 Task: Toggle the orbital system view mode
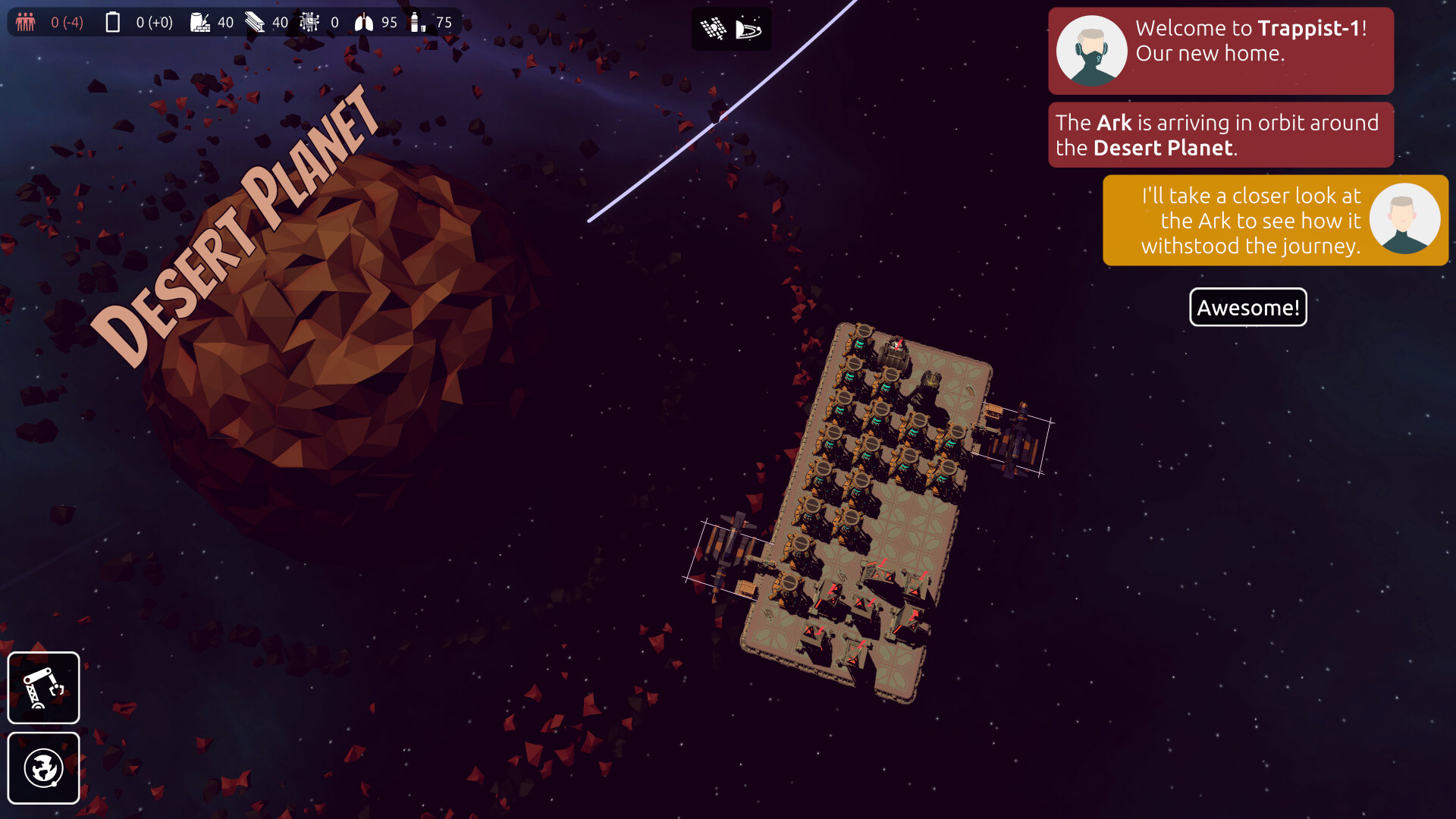(x=750, y=28)
